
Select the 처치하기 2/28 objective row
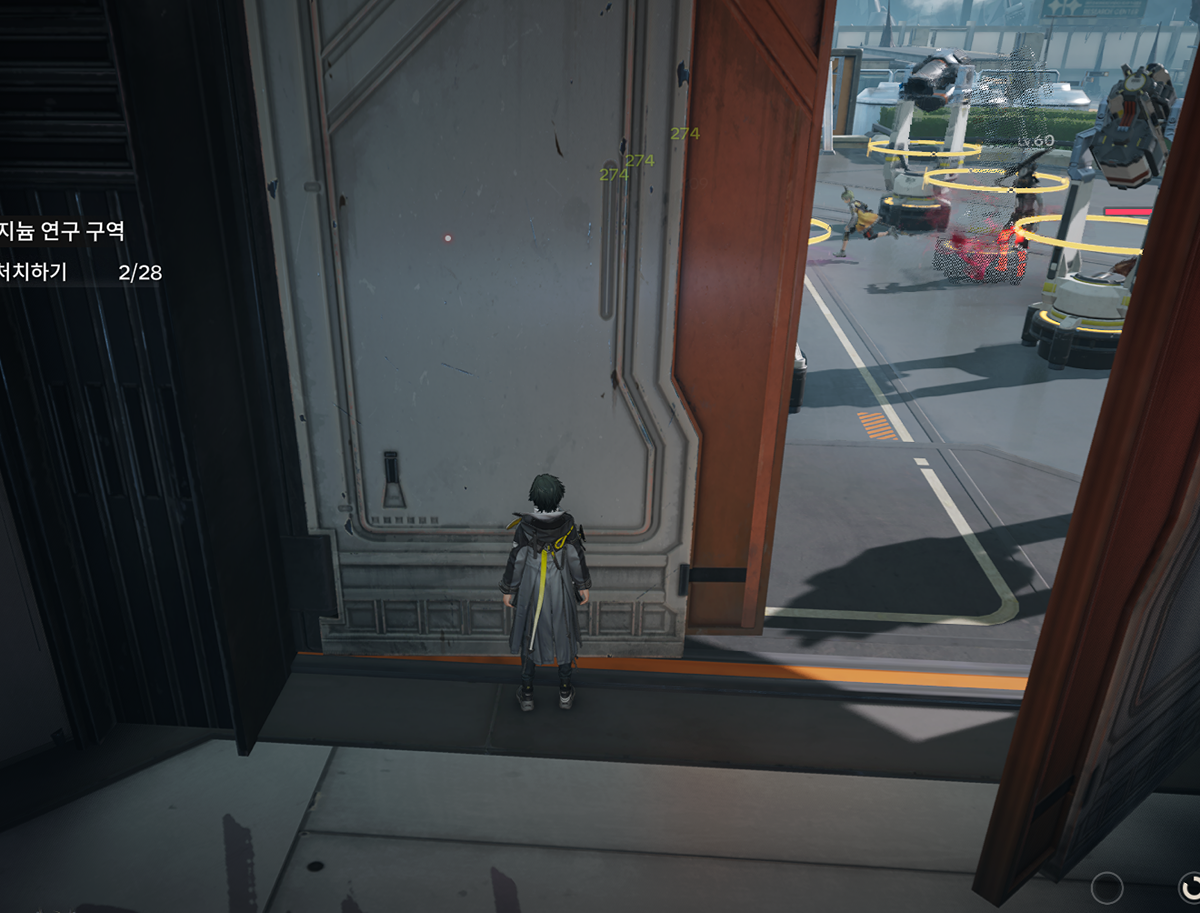pos(80,272)
